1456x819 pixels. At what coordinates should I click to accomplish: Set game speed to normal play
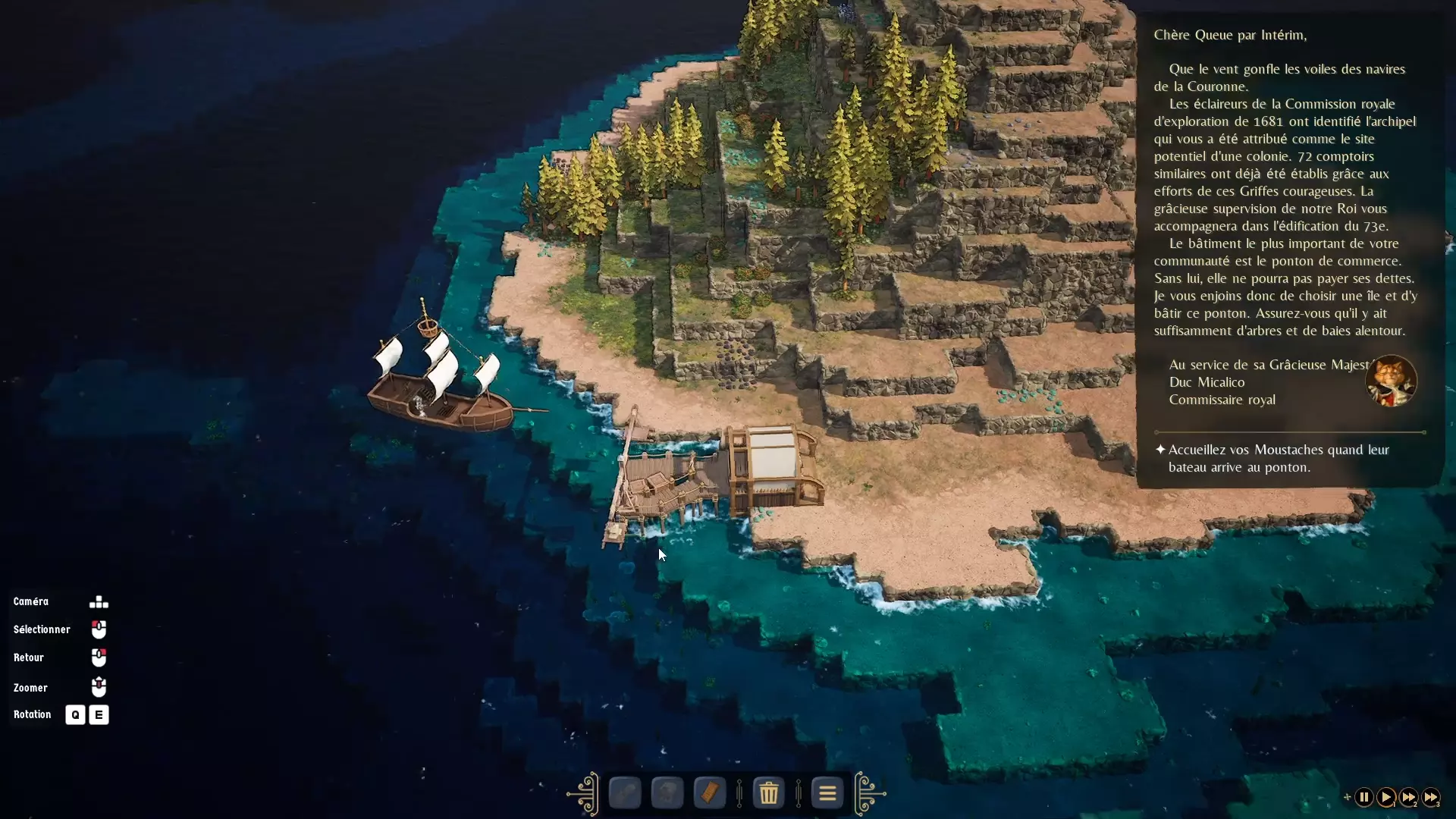tap(1385, 797)
